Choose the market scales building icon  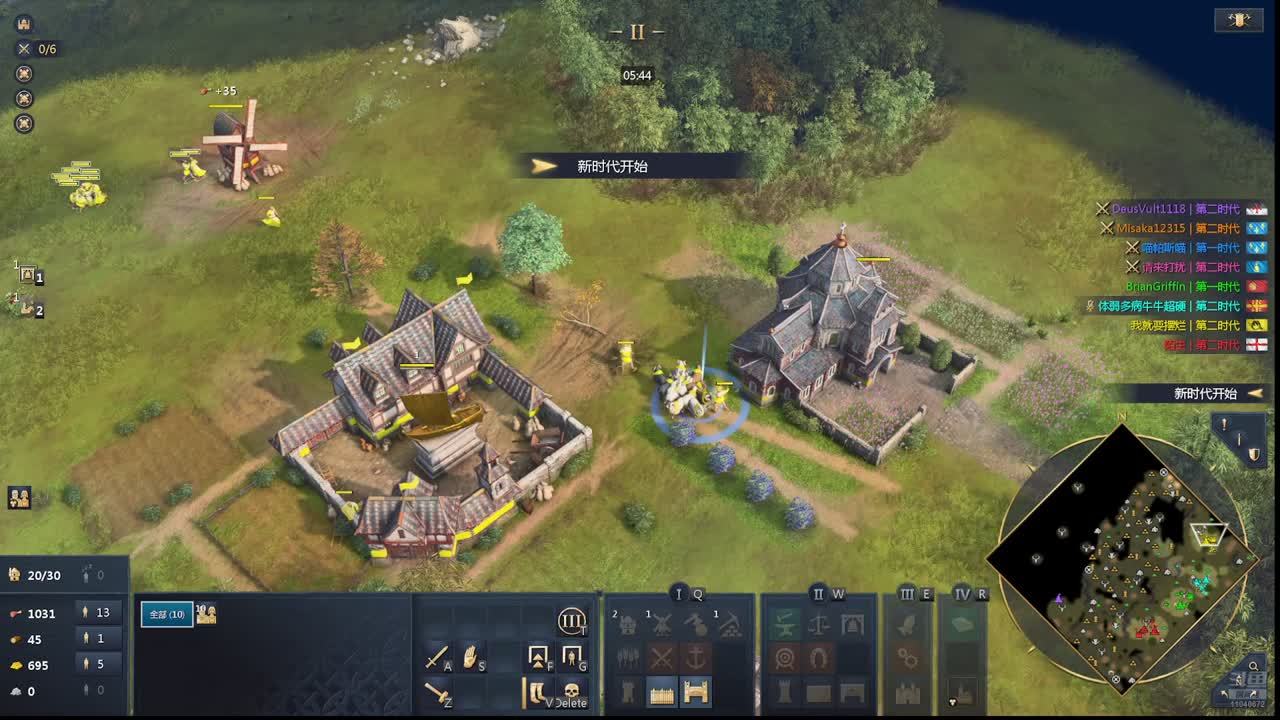click(x=818, y=625)
